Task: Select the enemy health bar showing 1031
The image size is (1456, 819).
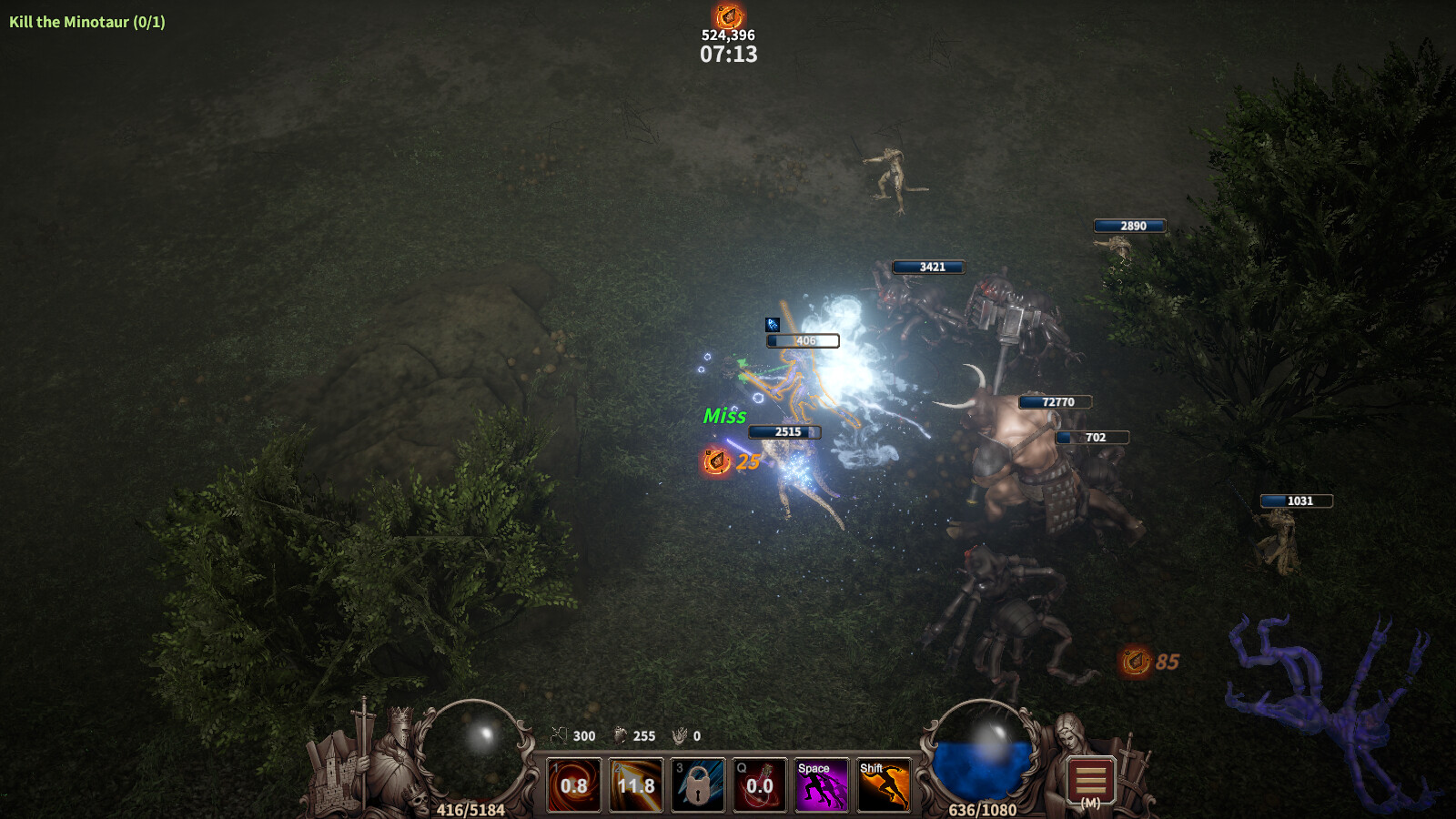Action: pos(1298,499)
